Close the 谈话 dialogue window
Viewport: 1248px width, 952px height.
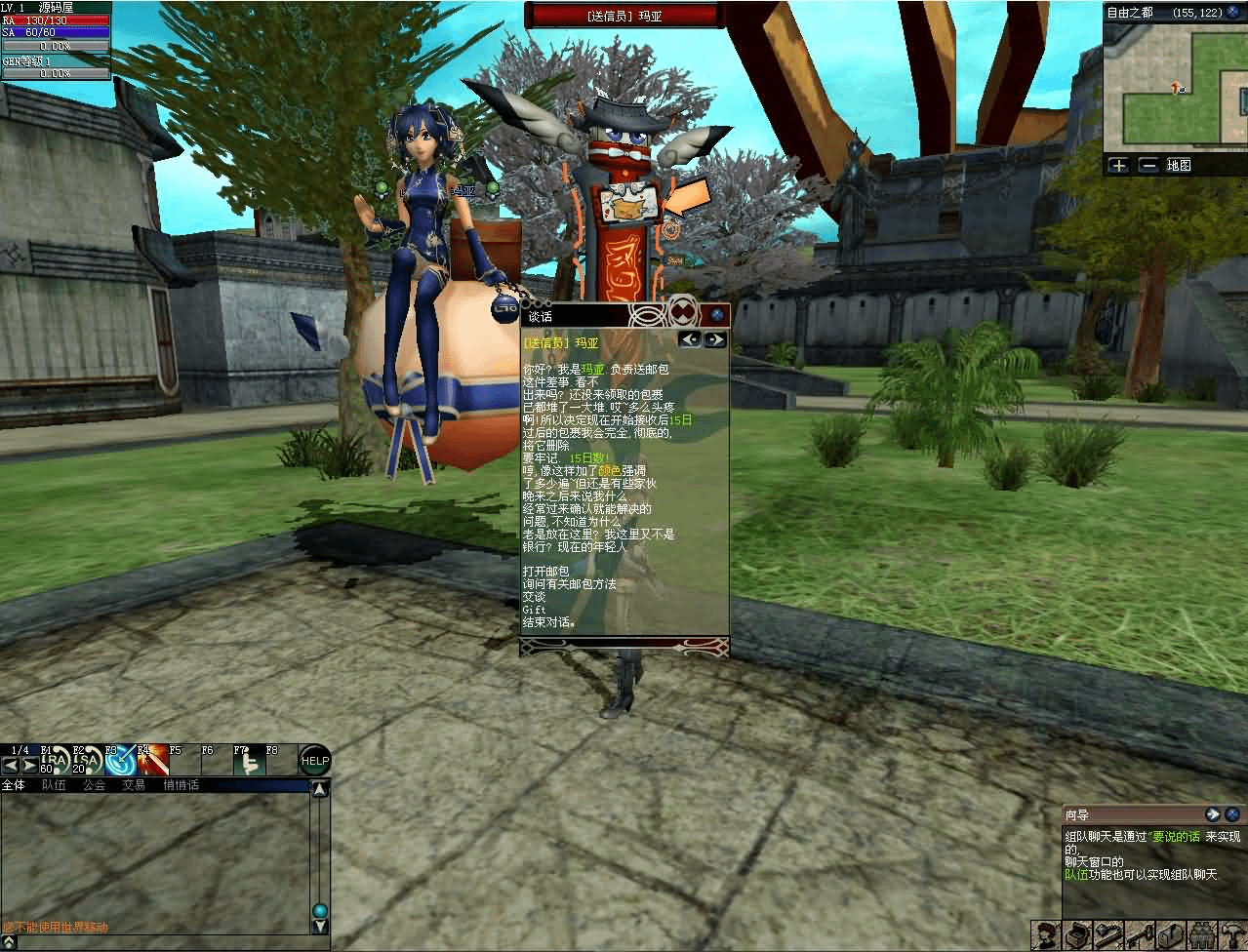pos(717,315)
